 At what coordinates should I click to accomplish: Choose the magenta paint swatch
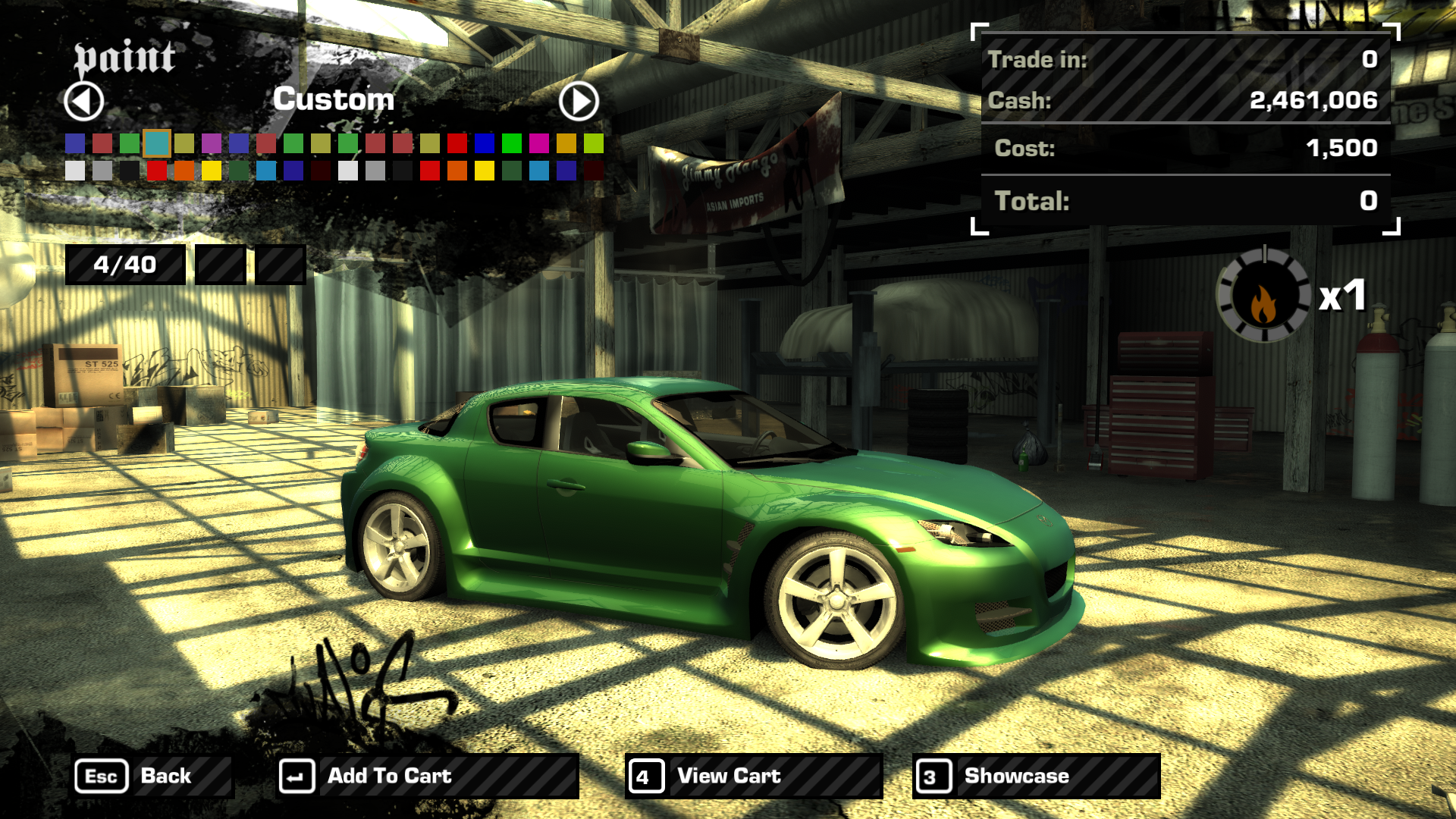click(539, 143)
